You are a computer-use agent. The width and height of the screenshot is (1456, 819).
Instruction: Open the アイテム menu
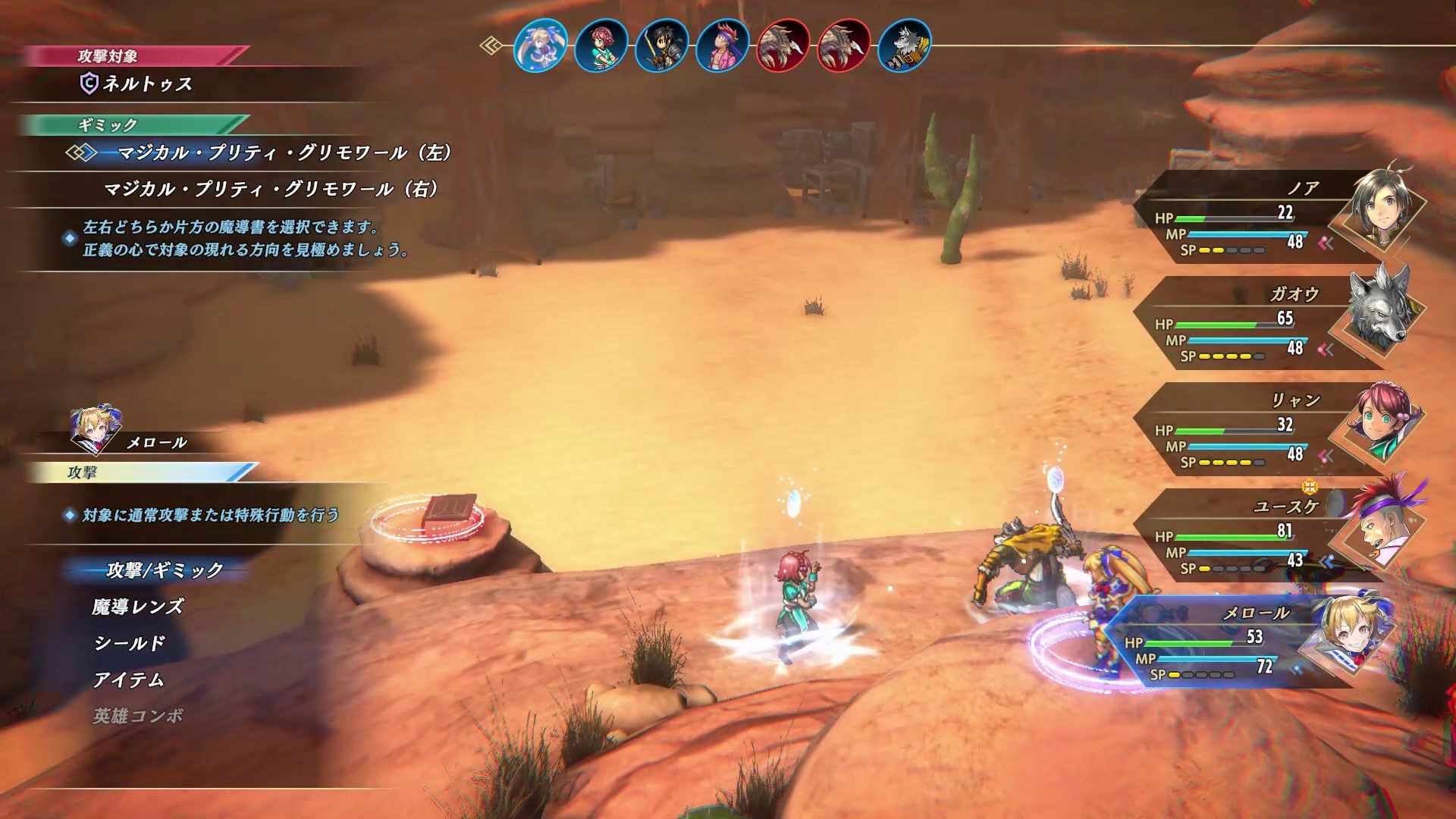tap(128, 679)
